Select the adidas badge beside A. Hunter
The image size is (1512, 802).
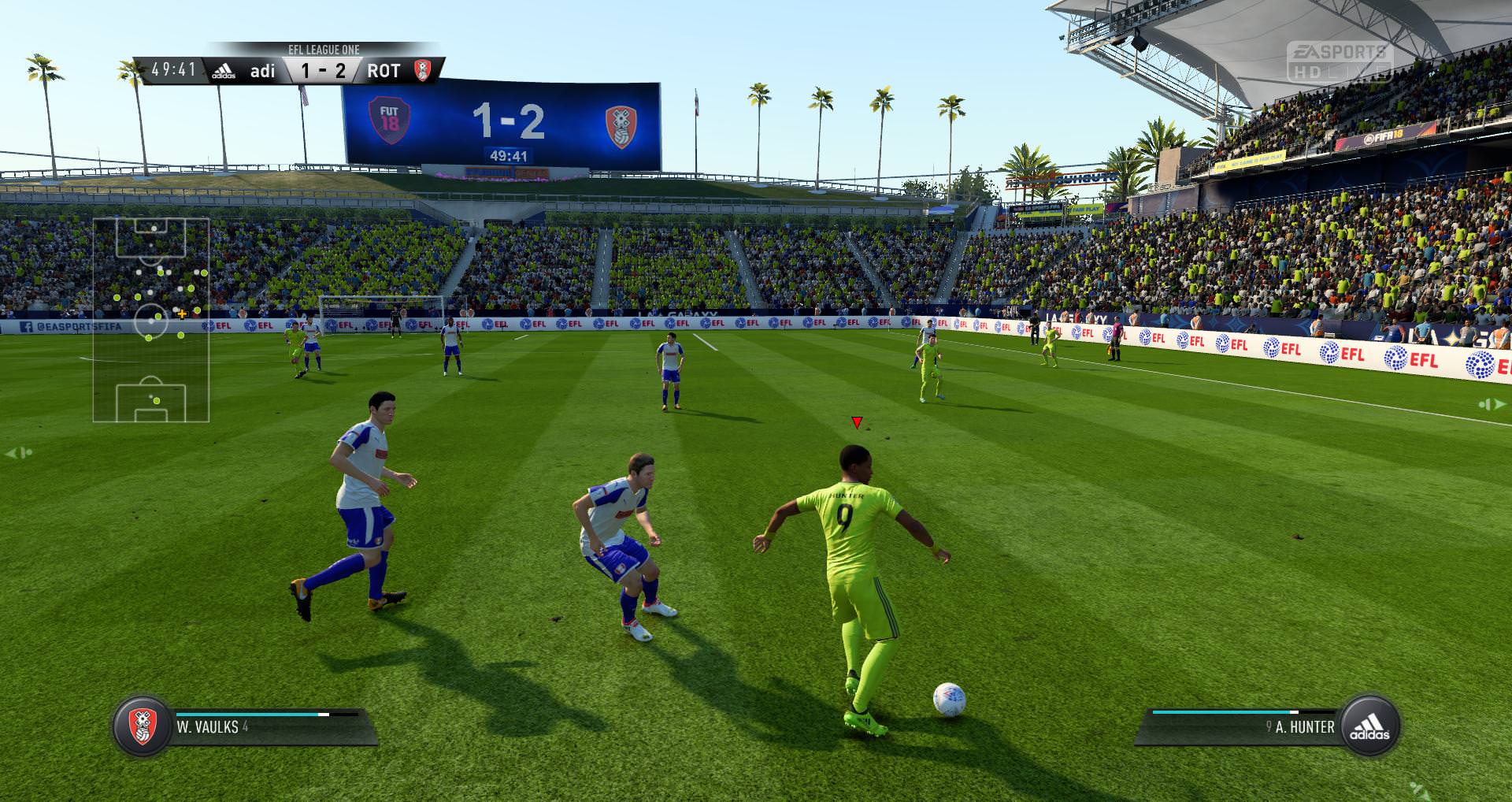coord(1369,726)
